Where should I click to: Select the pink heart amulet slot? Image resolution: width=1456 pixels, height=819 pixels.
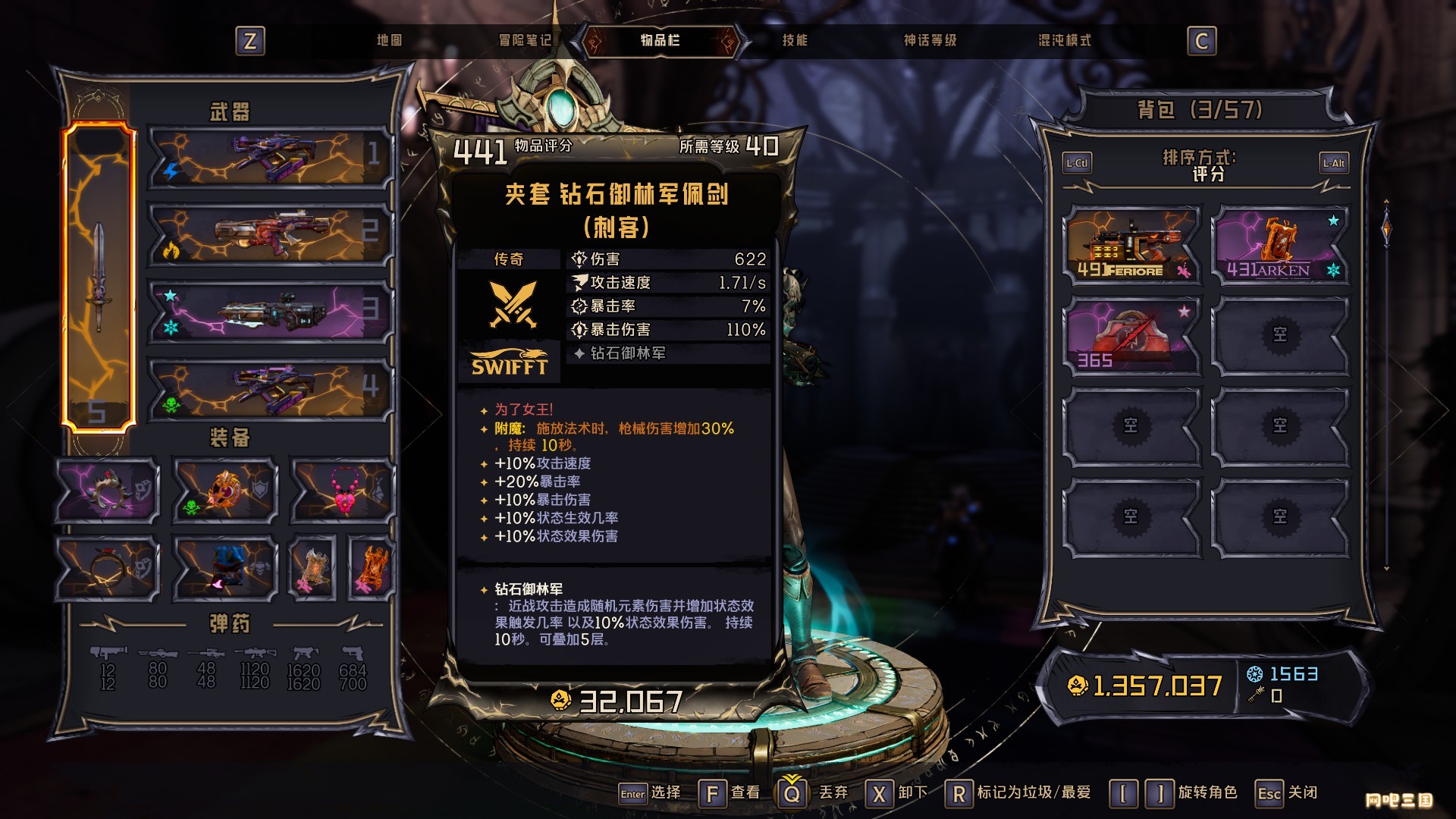point(344,491)
